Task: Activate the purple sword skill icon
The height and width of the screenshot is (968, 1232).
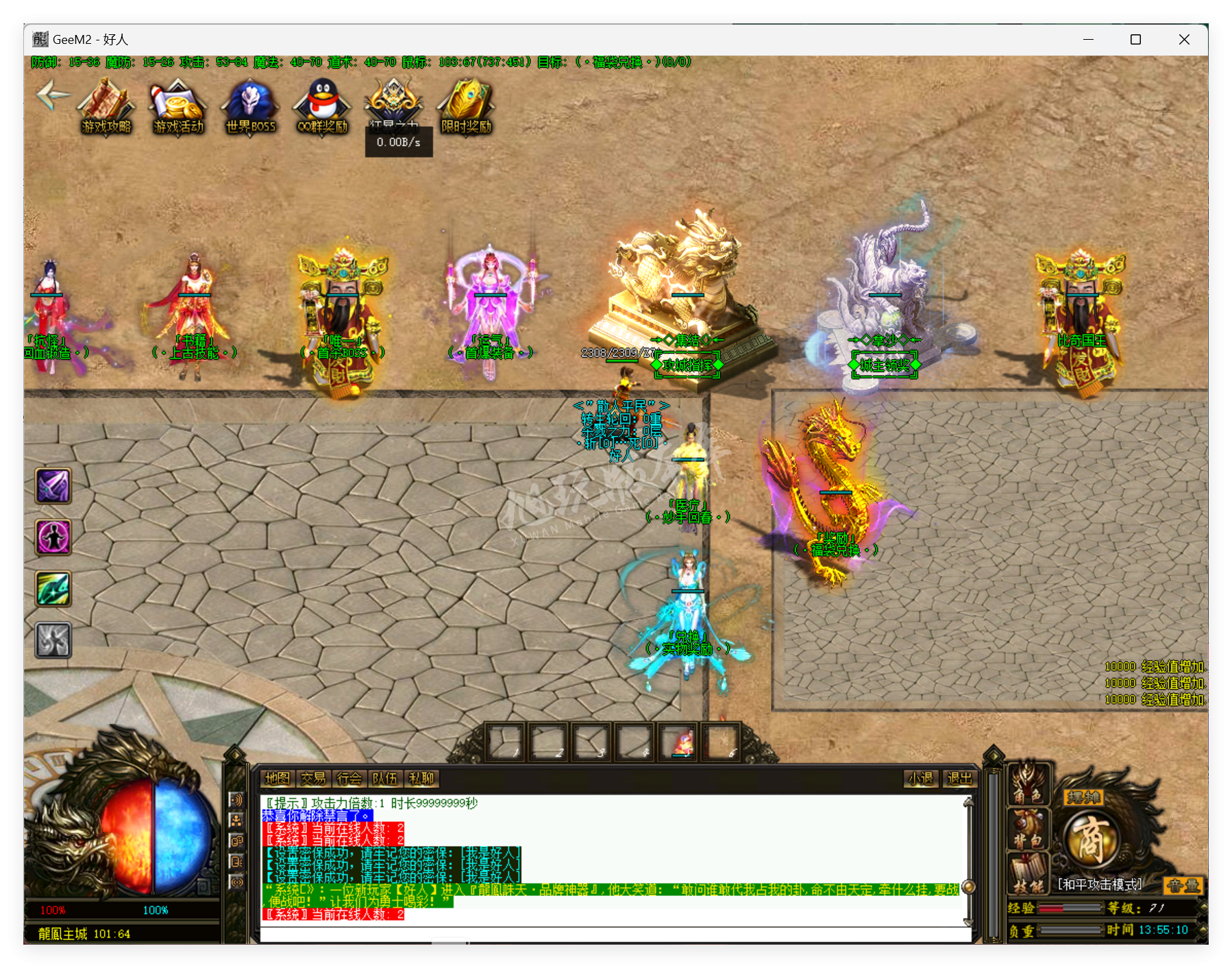Action: click(53, 486)
